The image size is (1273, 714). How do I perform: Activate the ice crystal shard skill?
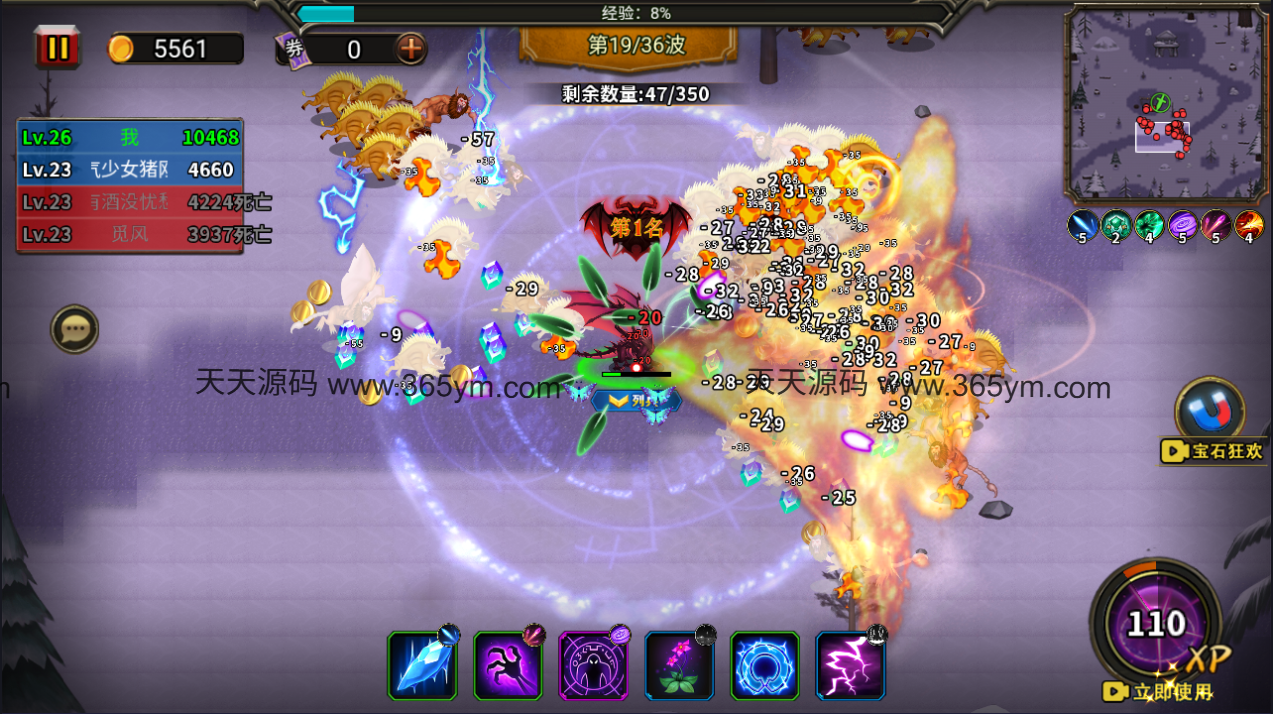pyautogui.click(x=422, y=666)
